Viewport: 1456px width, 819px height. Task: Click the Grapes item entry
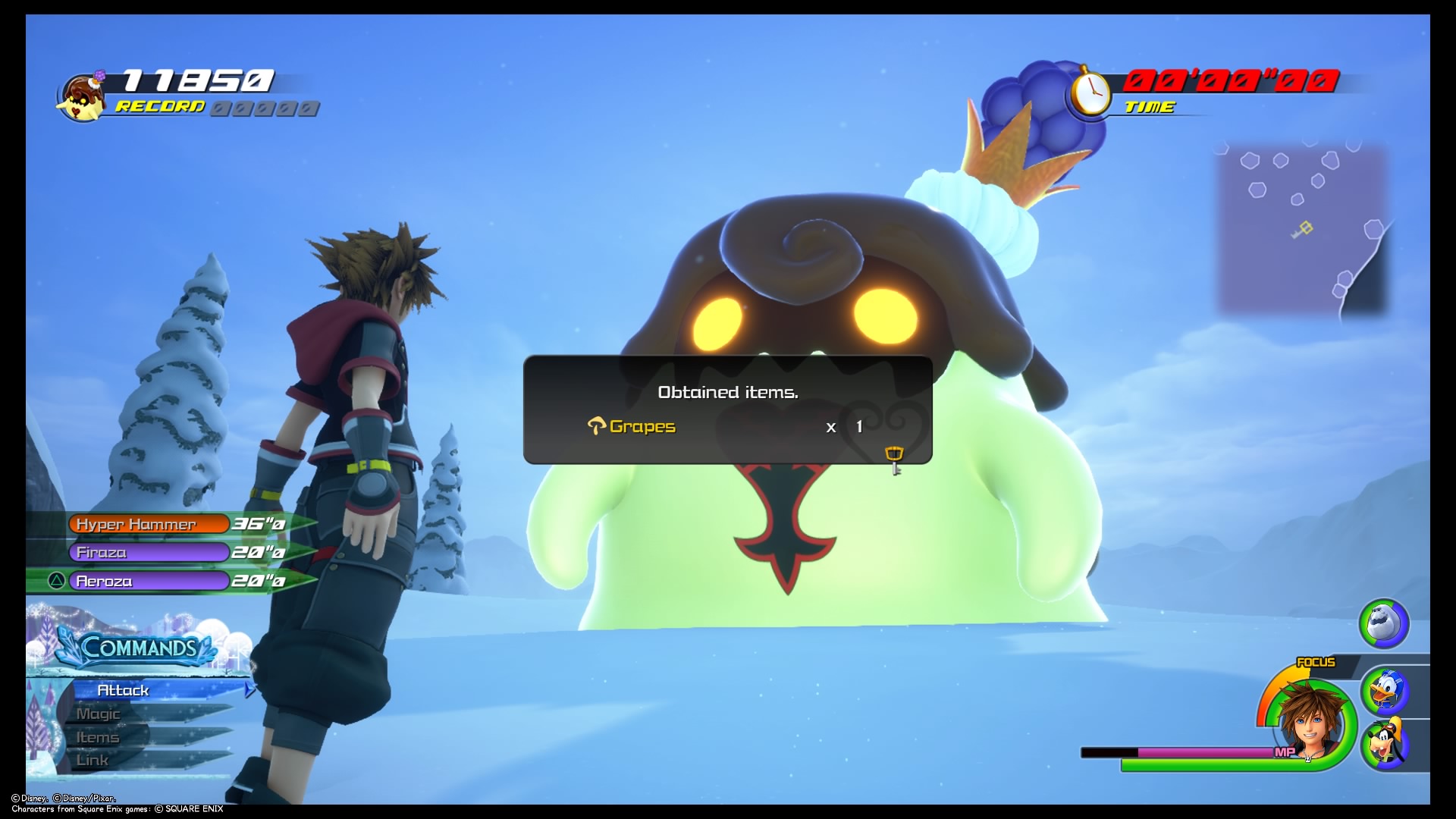tap(643, 426)
